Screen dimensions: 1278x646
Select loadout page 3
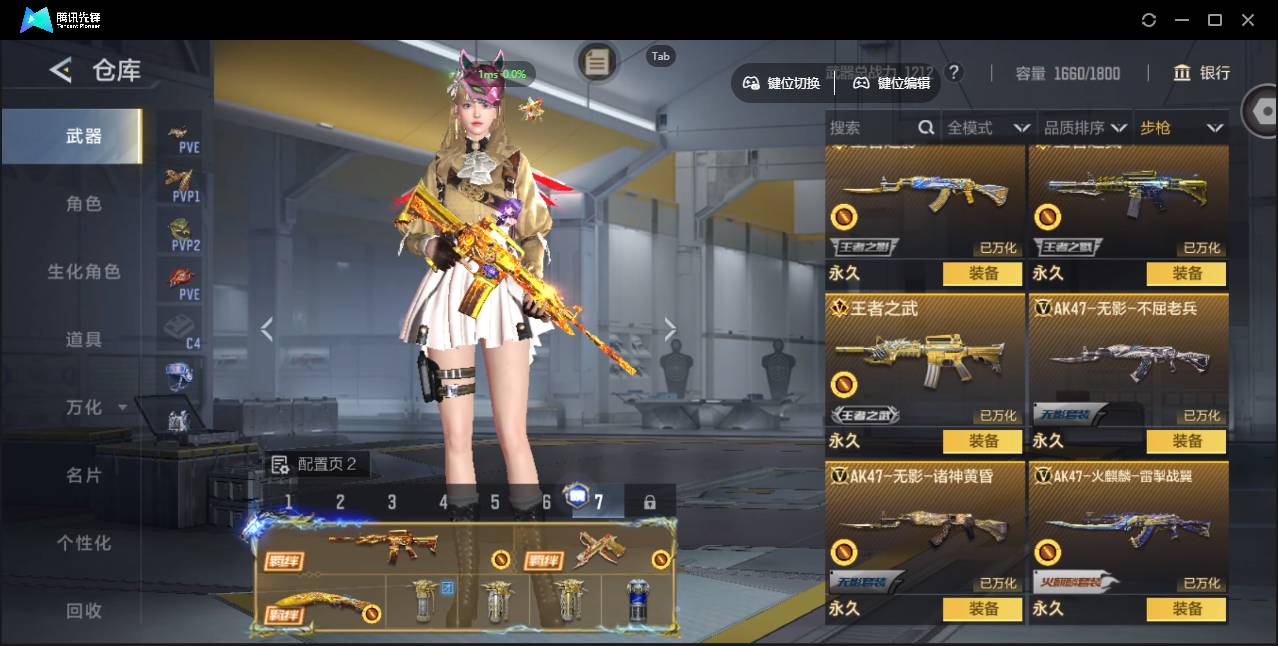click(392, 502)
